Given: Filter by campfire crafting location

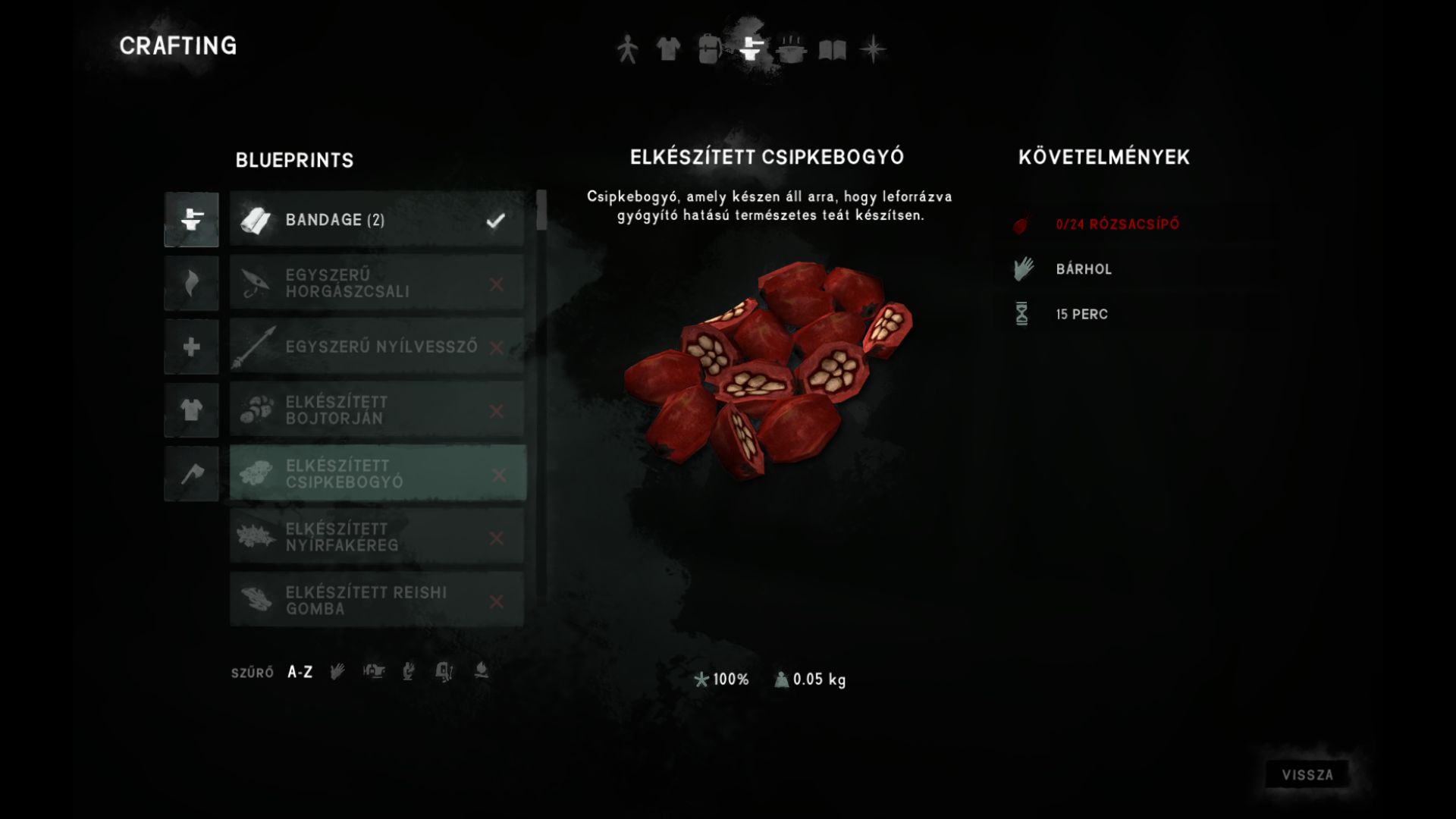Looking at the screenshot, I should point(481,671).
